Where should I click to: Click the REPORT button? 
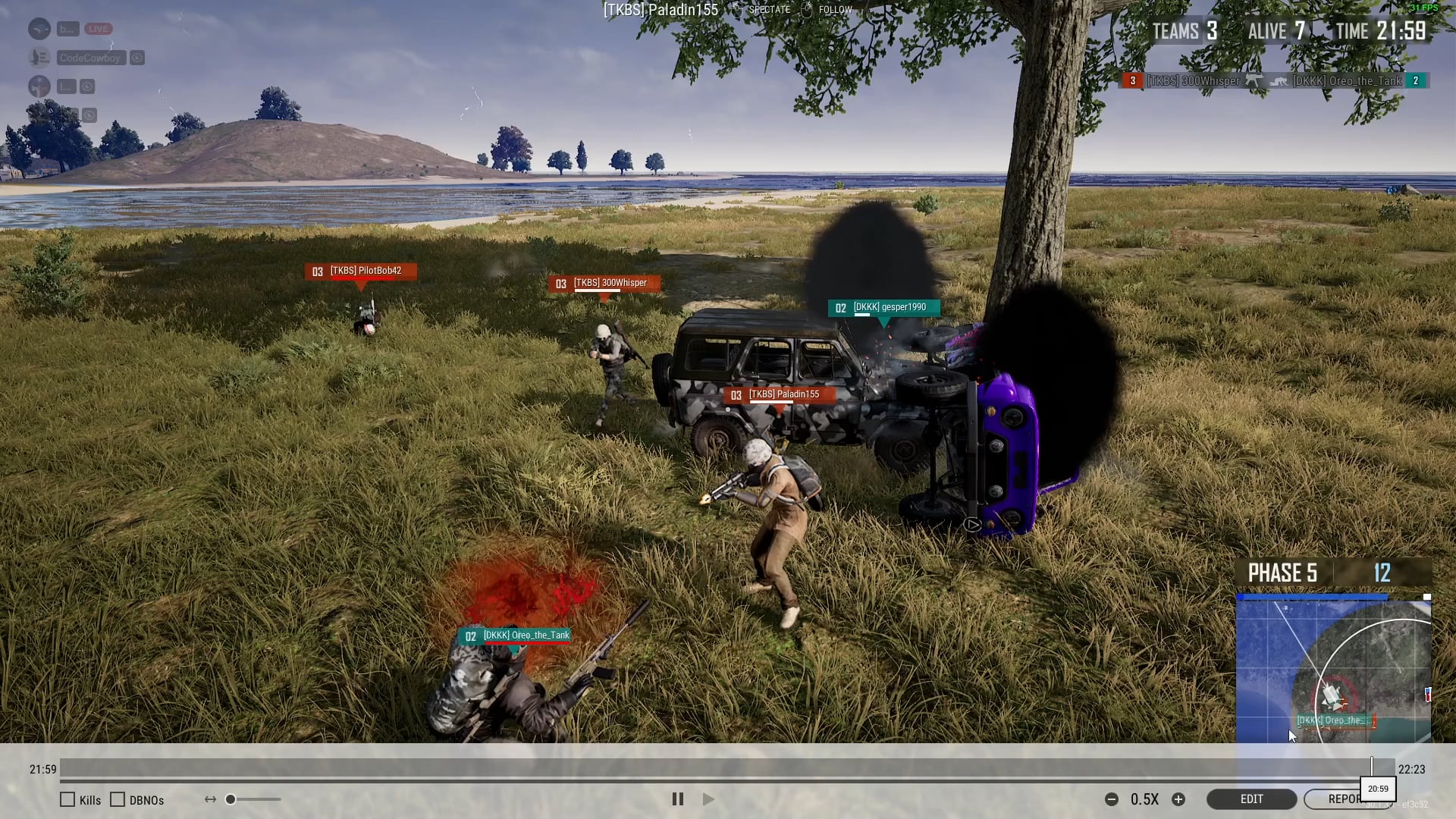[x=1350, y=799]
